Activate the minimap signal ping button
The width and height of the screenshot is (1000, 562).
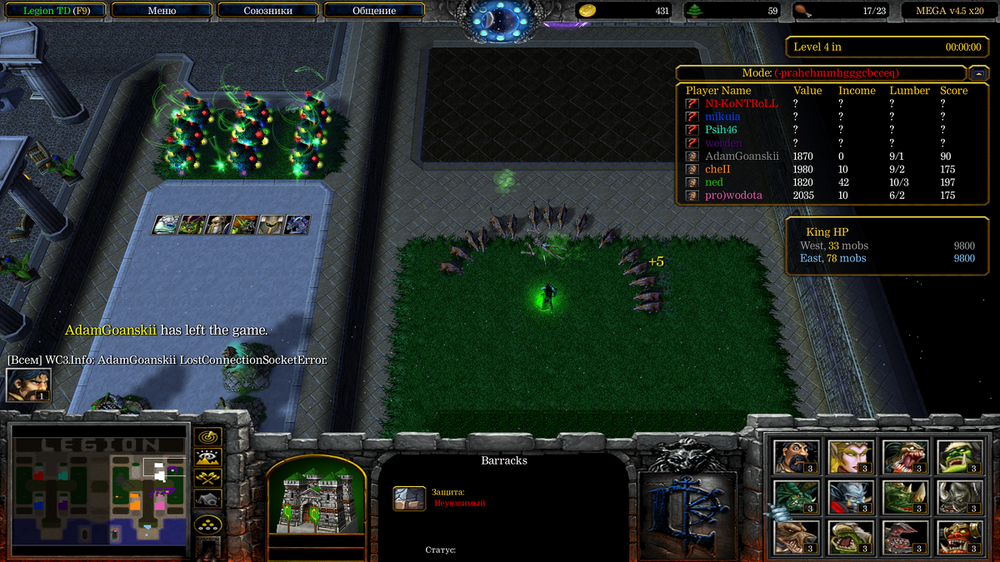(208, 436)
